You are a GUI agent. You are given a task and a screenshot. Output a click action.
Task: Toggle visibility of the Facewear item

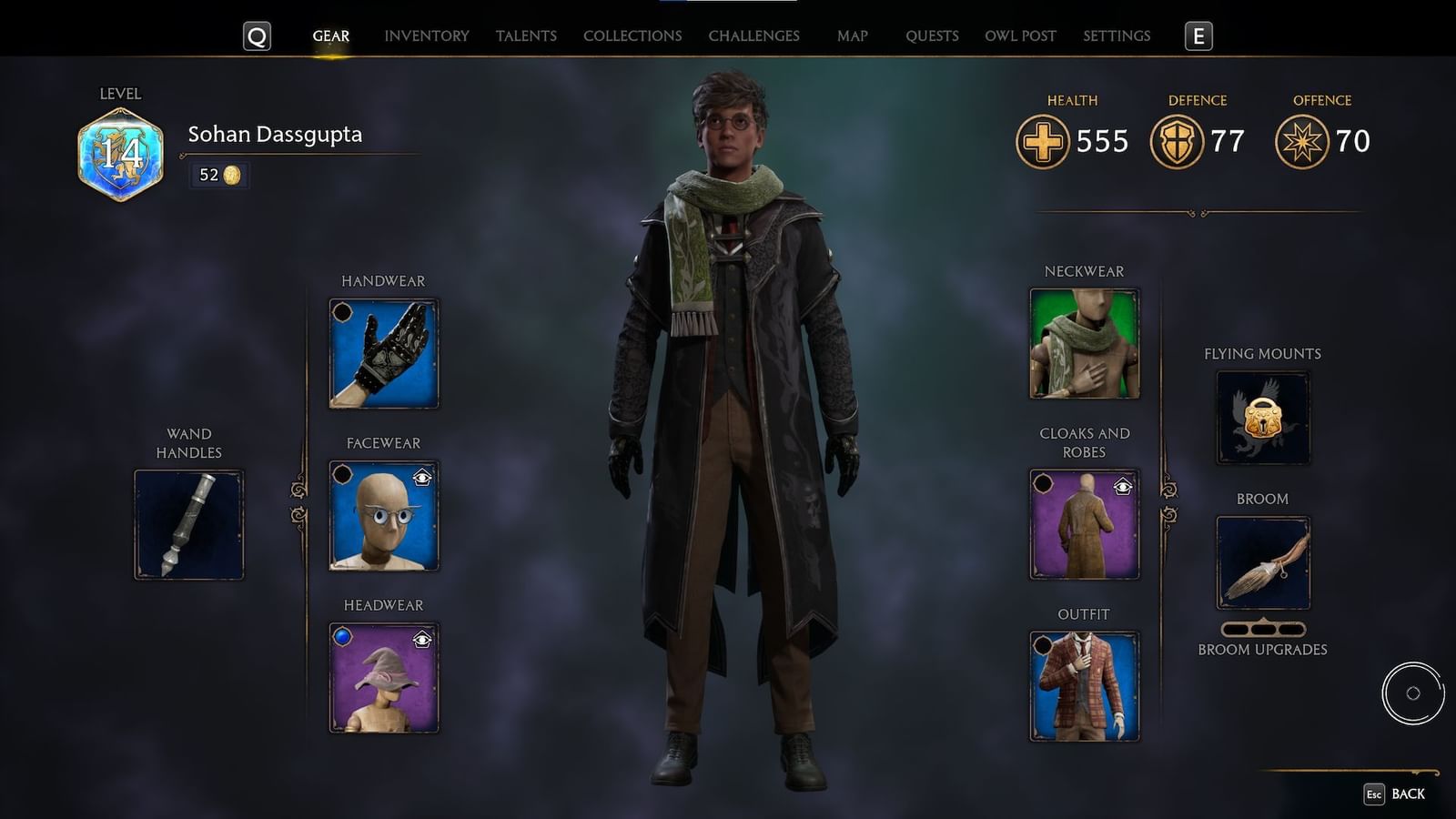pos(420,477)
